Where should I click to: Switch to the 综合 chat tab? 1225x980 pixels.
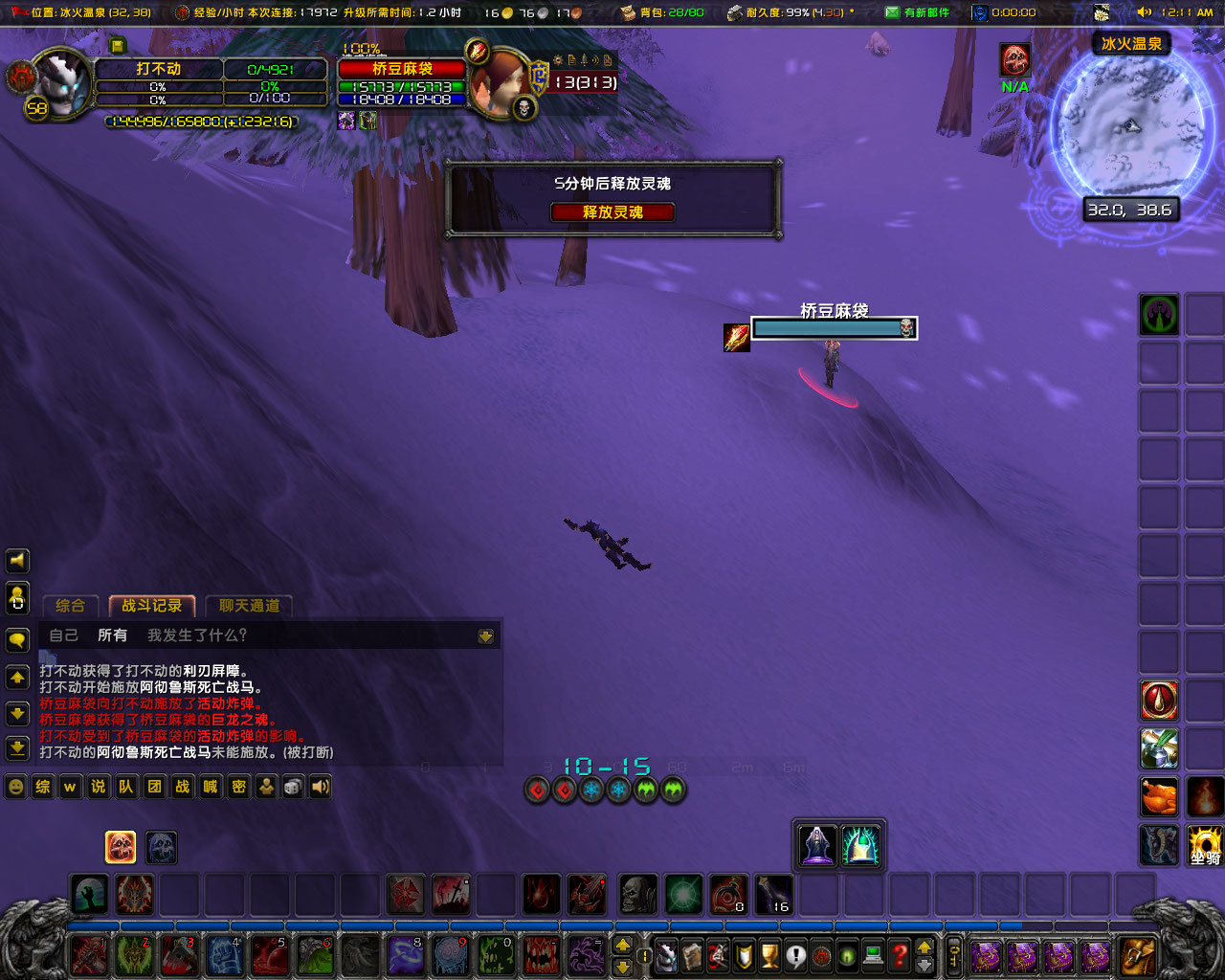pyautogui.click(x=69, y=605)
